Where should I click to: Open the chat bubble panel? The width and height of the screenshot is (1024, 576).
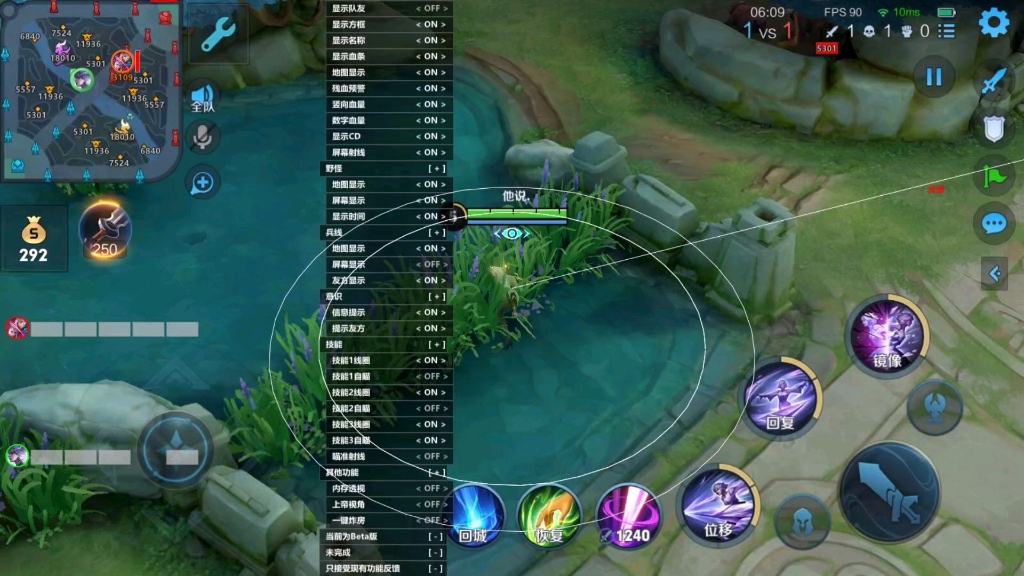pyautogui.click(x=994, y=222)
